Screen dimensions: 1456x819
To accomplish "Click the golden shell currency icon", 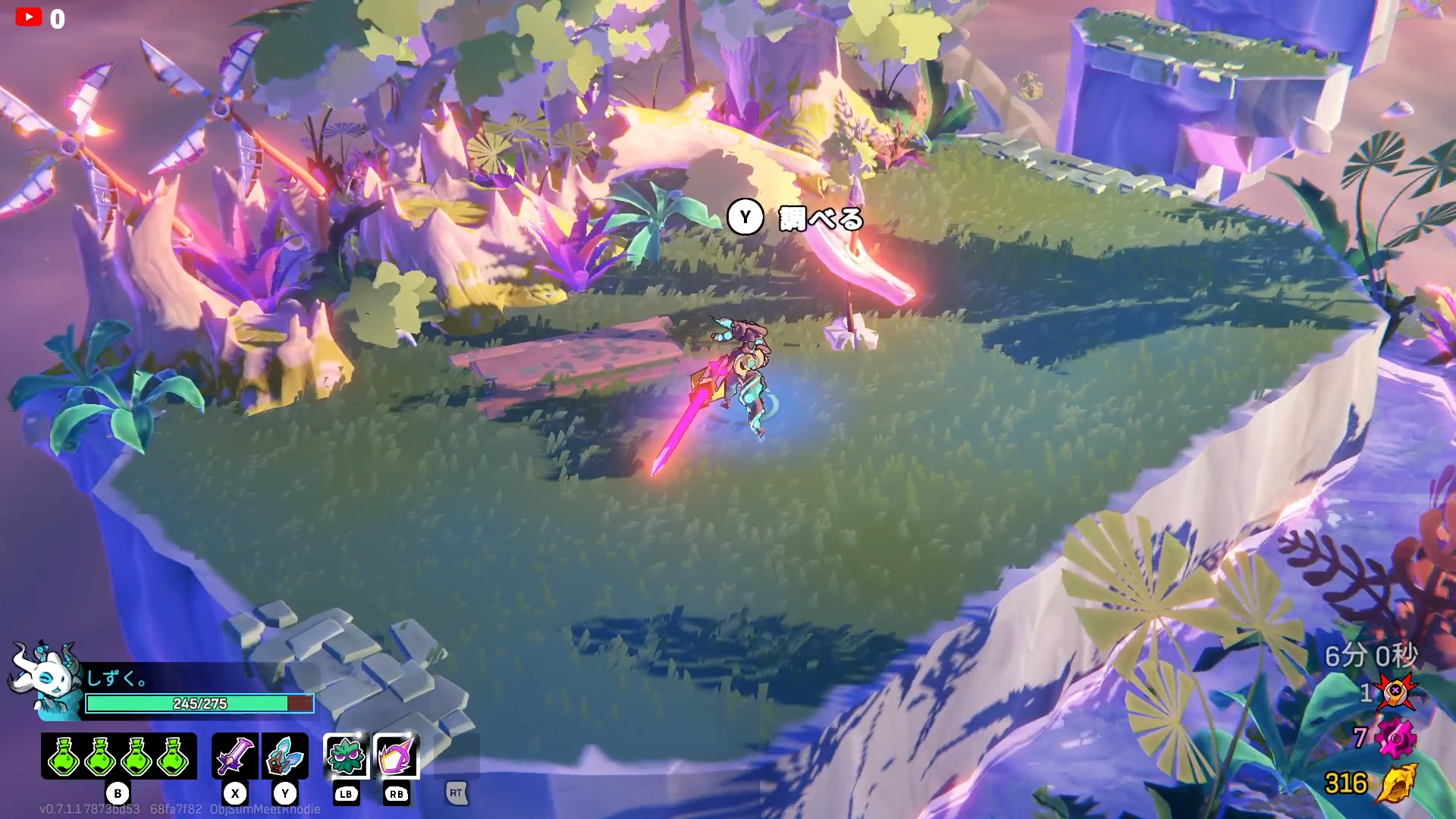I will (x=1396, y=783).
